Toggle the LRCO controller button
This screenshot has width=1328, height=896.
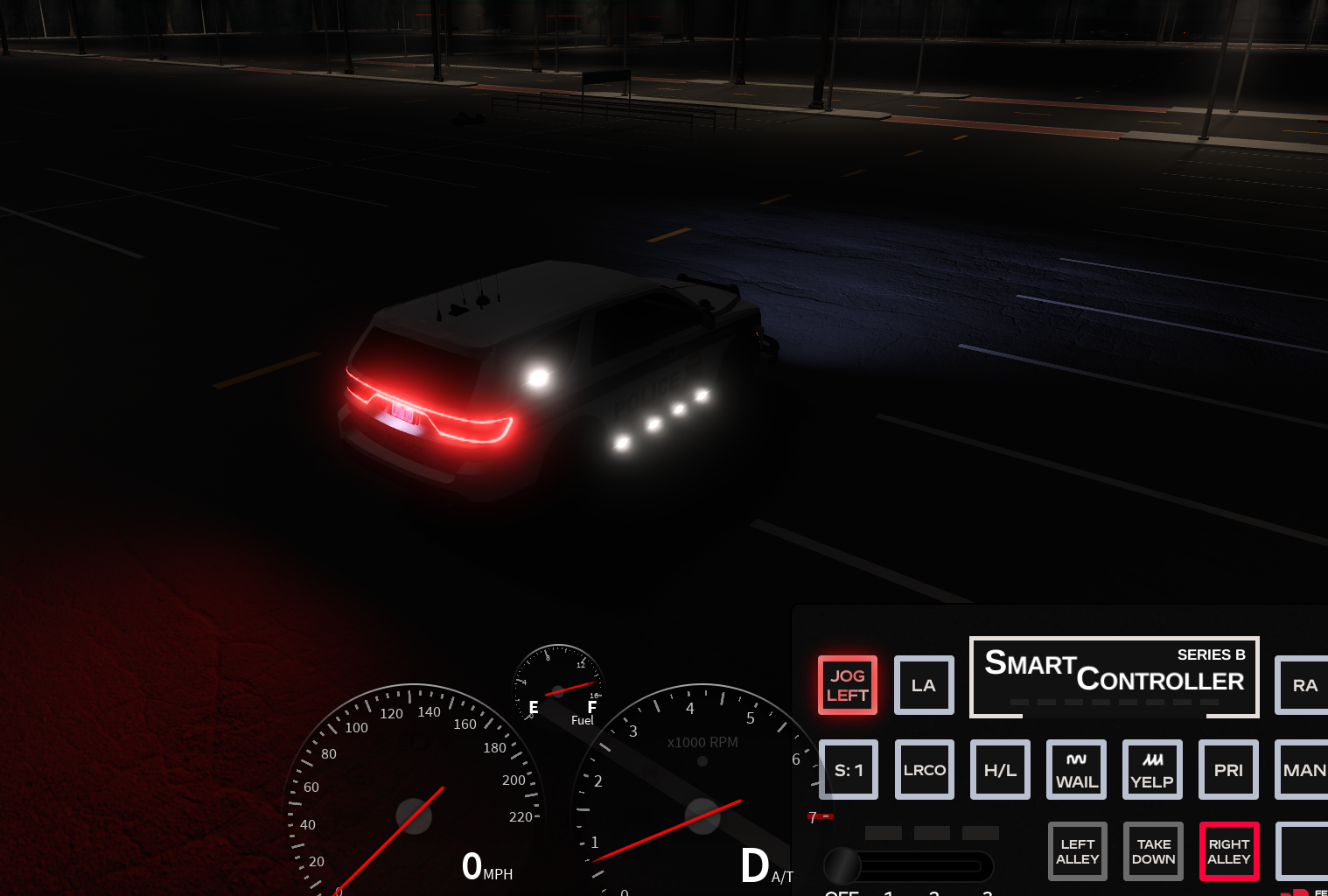pyautogui.click(x=924, y=770)
